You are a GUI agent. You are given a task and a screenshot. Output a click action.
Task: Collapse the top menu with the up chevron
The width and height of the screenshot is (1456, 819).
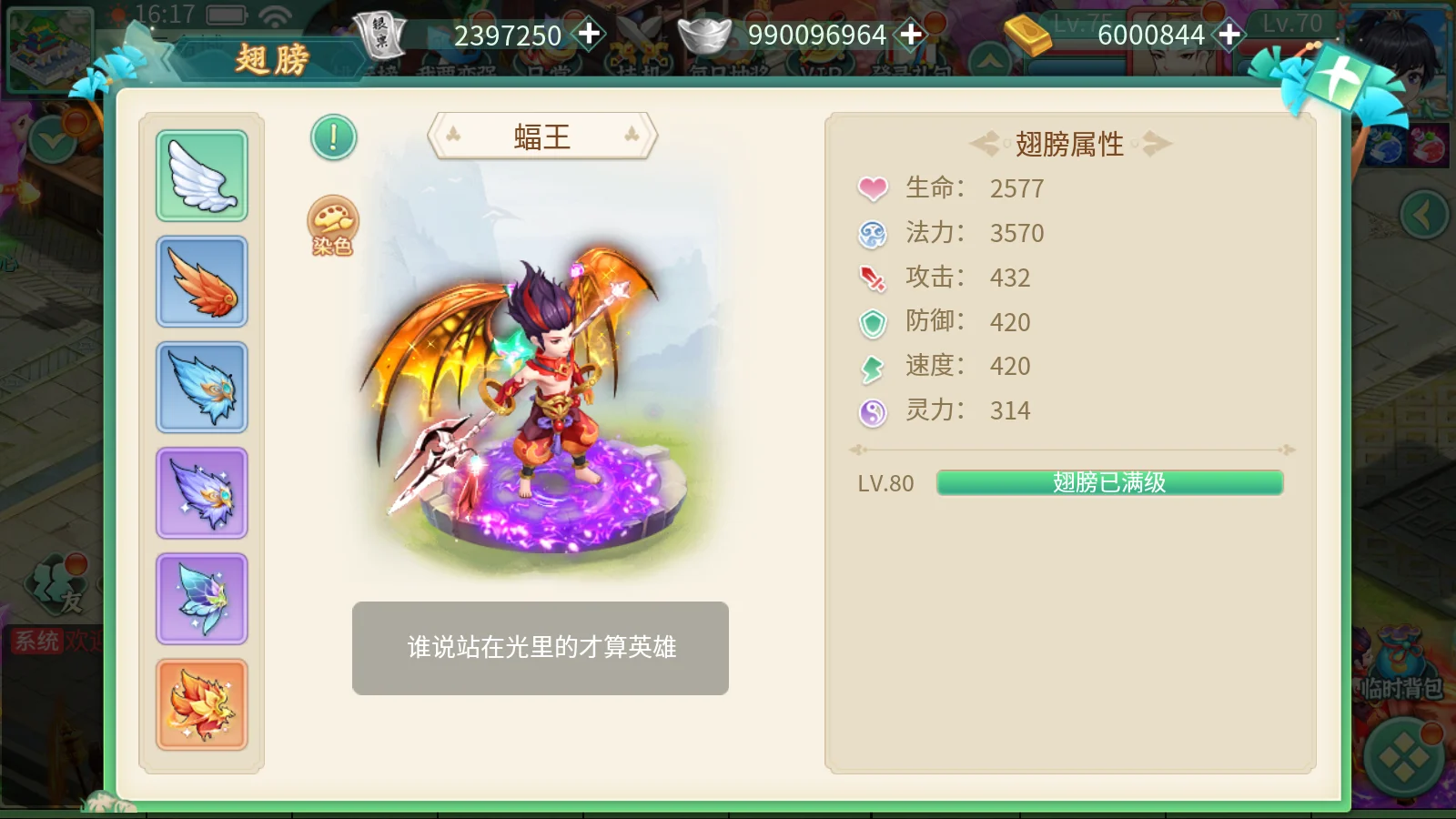[991, 59]
